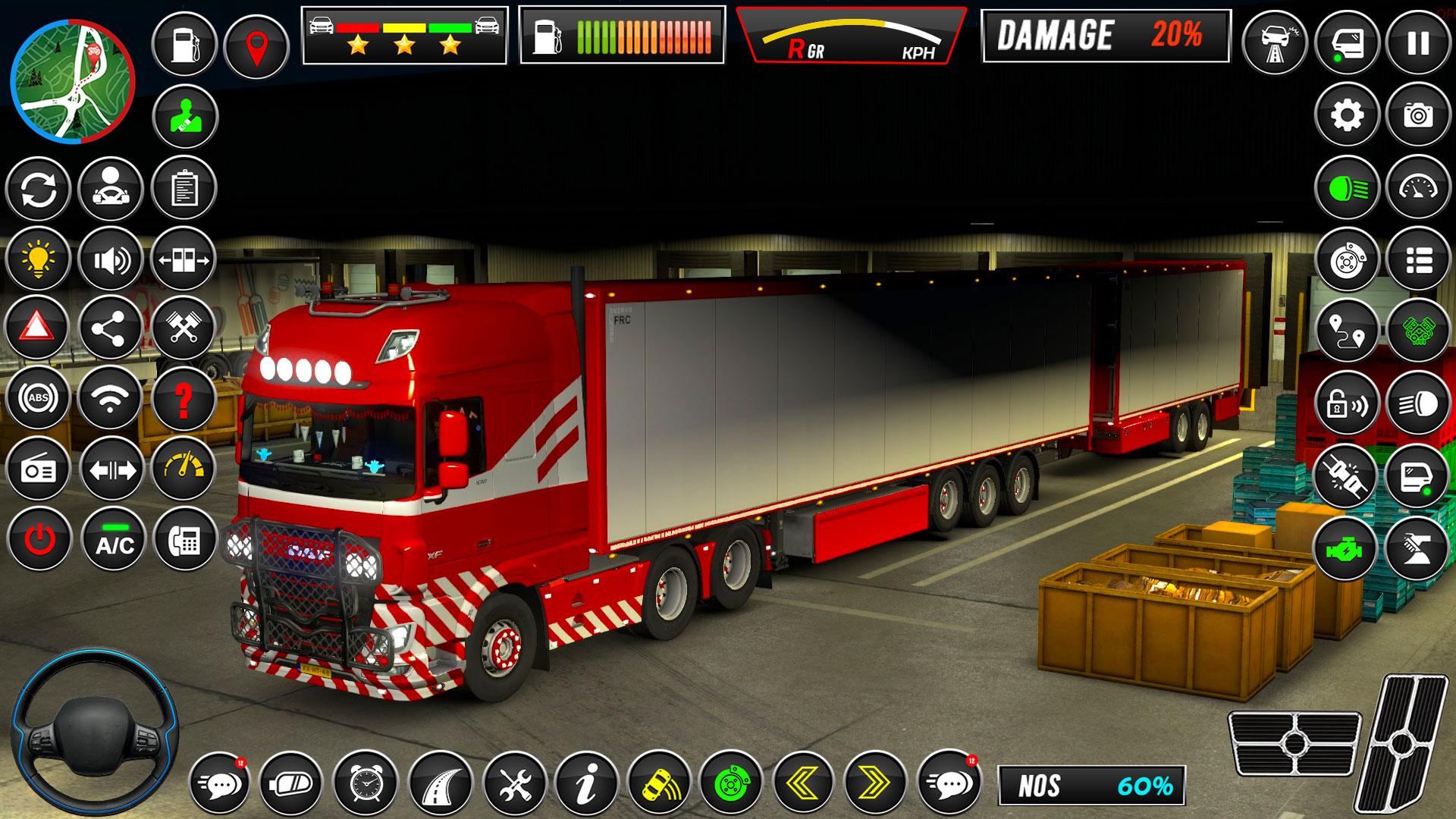
Task: Open the radio
Action: point(38,469)
